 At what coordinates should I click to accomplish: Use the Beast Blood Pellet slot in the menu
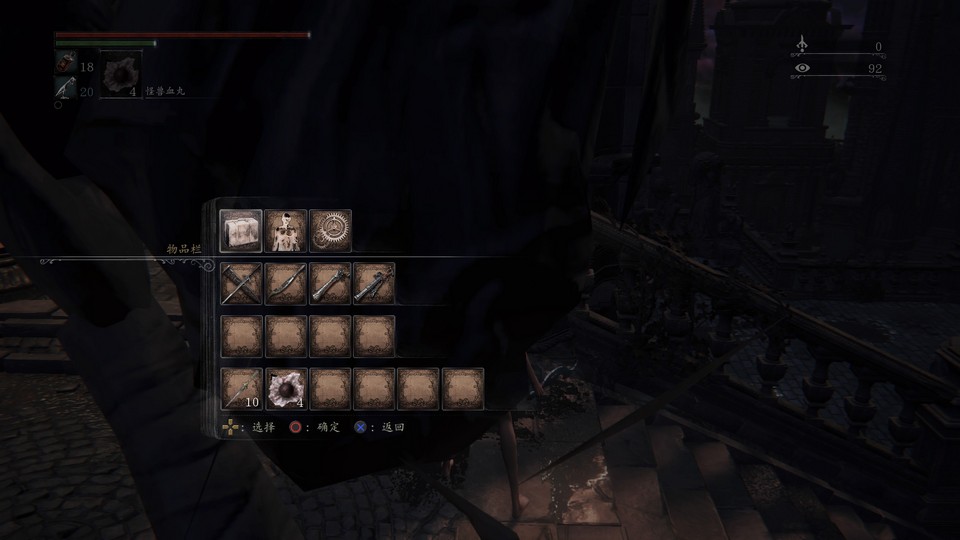coord(286,388)
